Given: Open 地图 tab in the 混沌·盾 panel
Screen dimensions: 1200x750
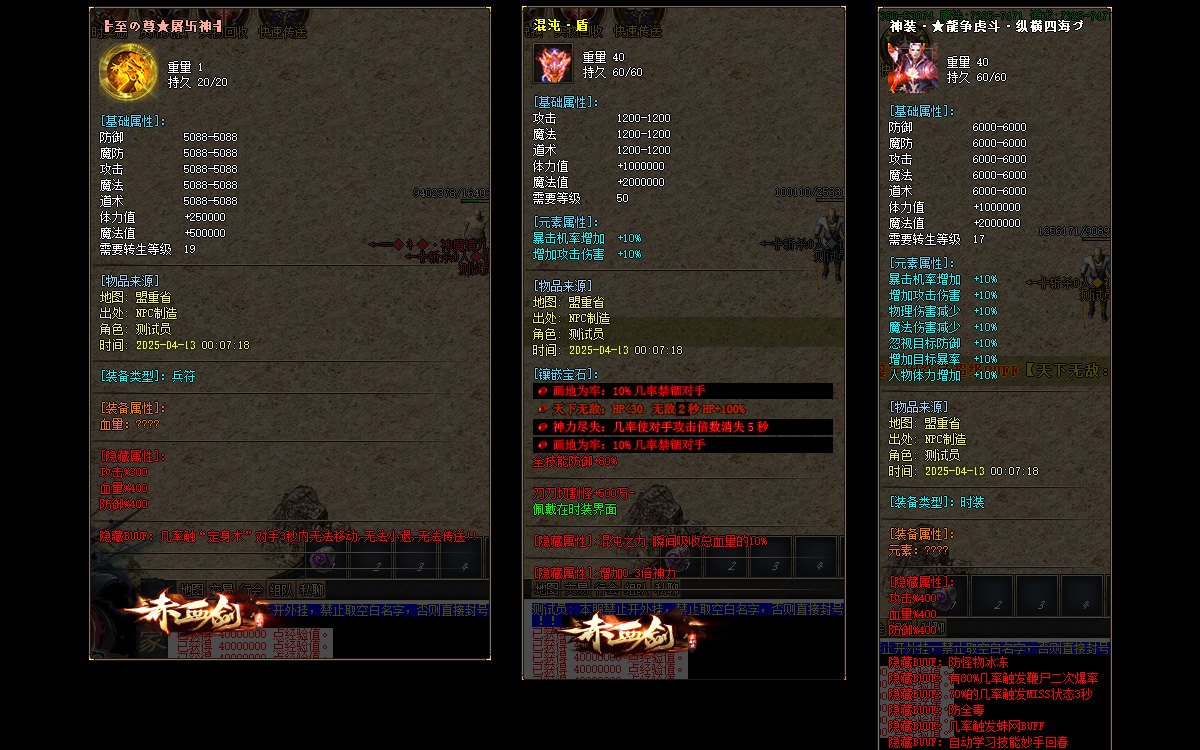Looking at the screenshot, I should [545, 588].
